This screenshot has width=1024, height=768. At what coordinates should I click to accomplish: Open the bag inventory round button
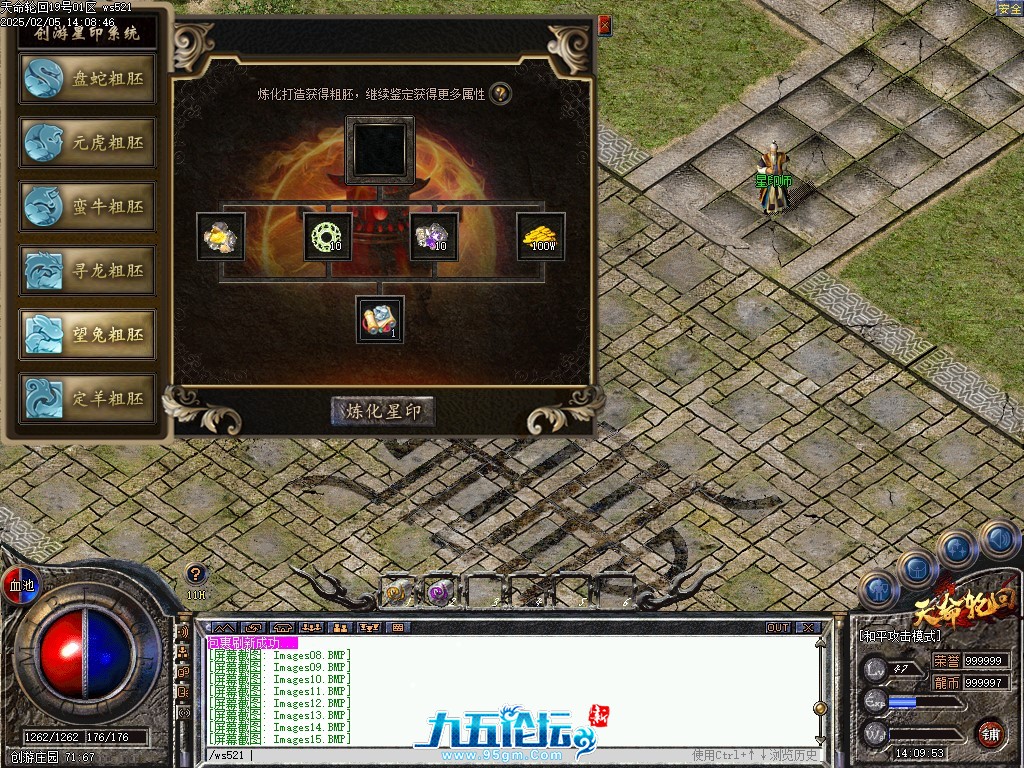point(916,569)
